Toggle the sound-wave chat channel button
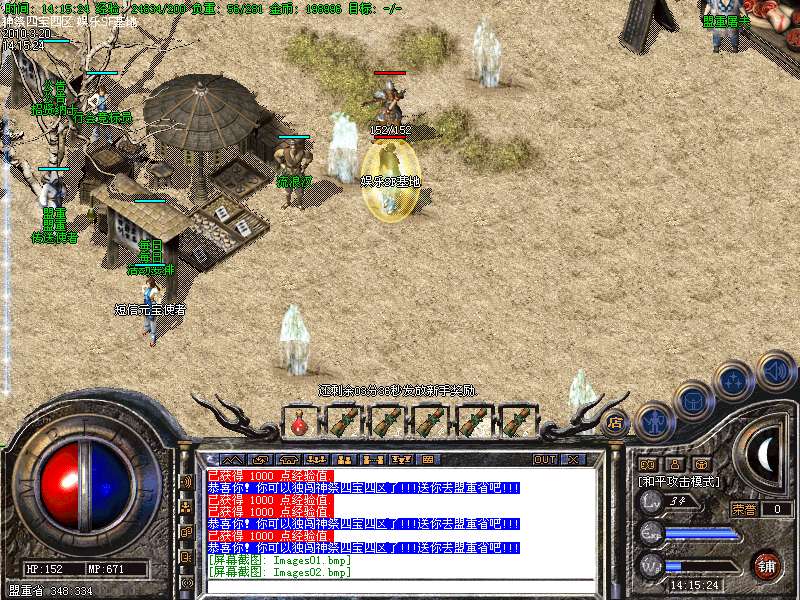800x600 pixels. [x=186, y=481]
